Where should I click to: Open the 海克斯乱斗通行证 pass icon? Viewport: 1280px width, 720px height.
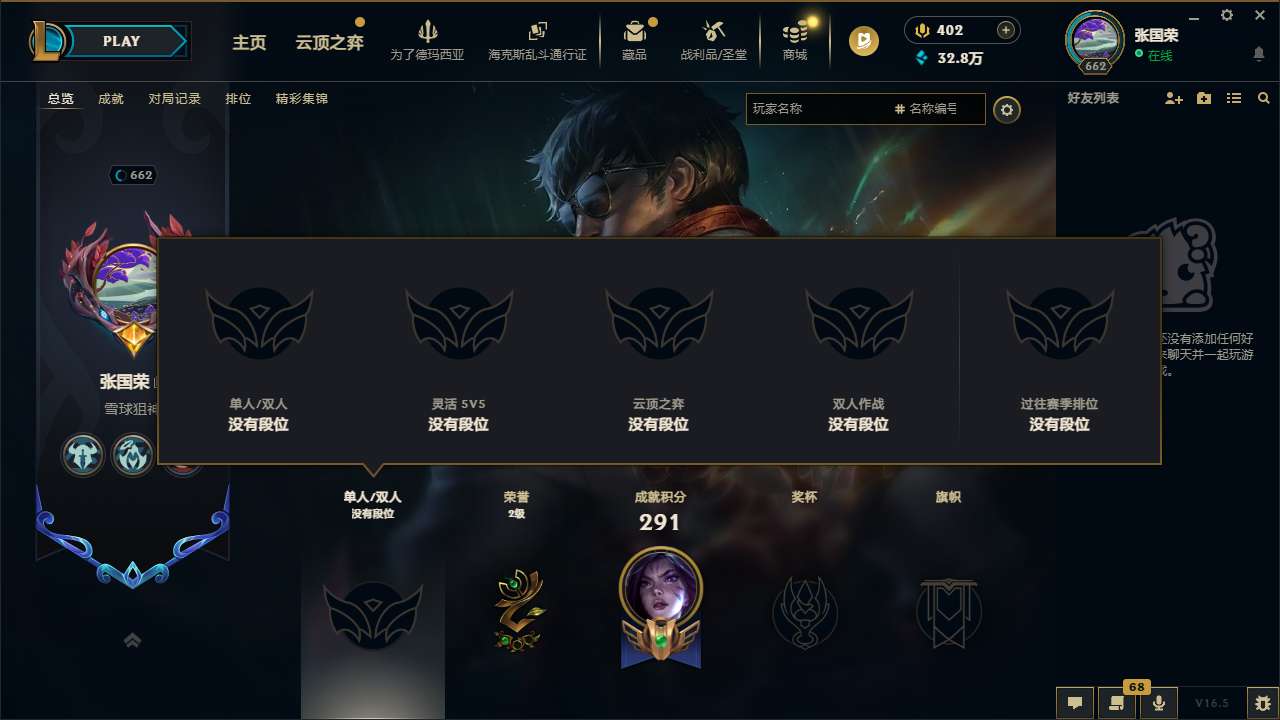[x=539, y=33]
